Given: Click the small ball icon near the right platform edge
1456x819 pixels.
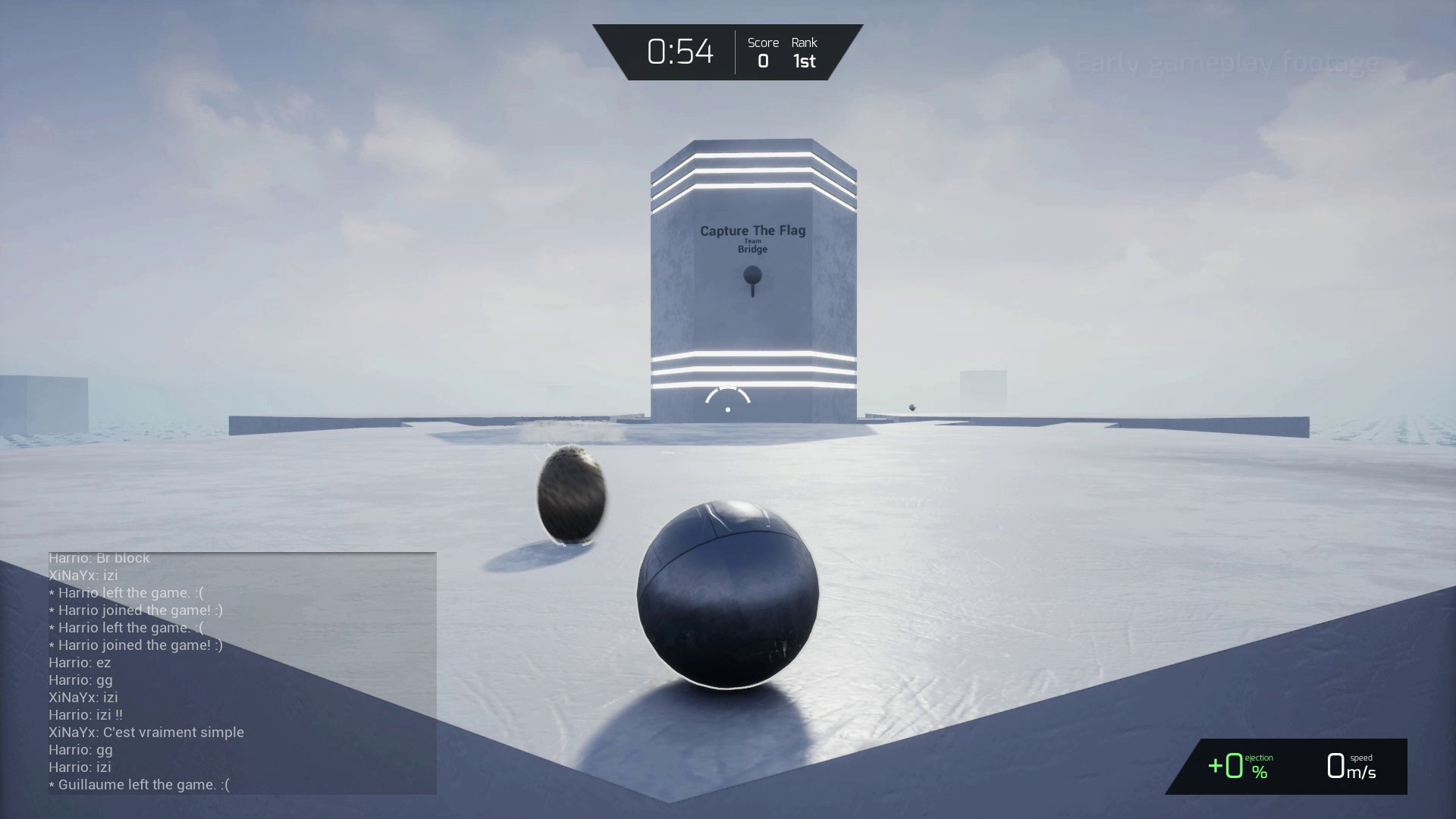Looking at the screenshot, I should [x=912, y=407].
